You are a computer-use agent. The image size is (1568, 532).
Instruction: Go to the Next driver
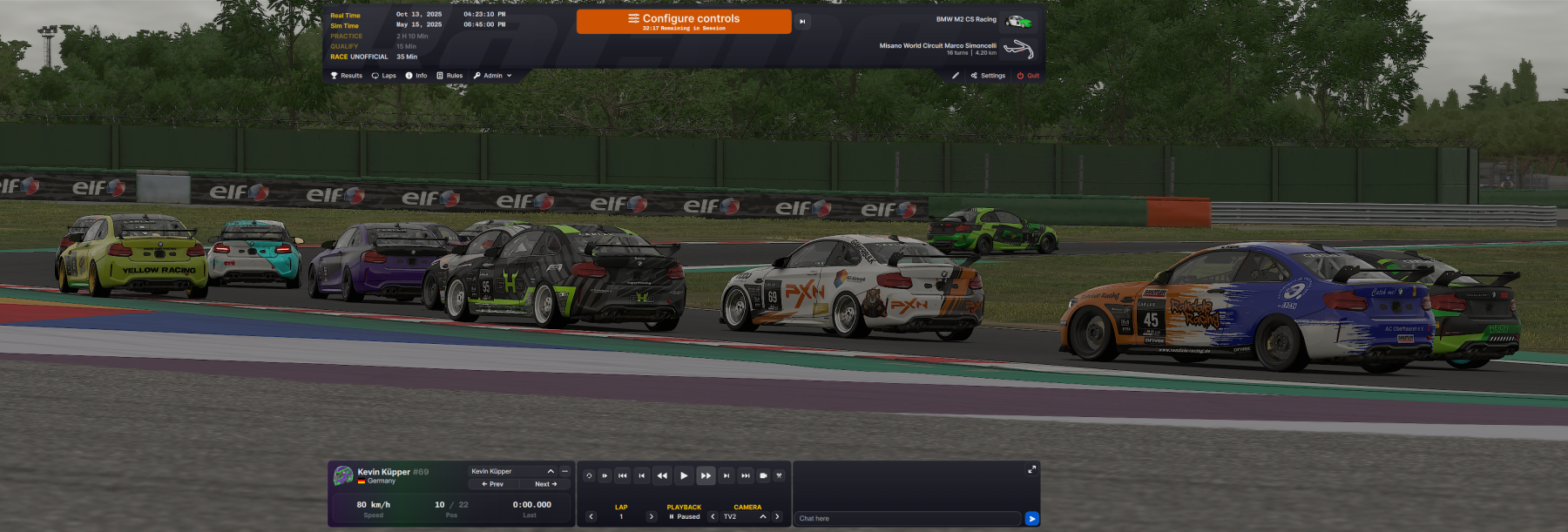coord(545,484)
